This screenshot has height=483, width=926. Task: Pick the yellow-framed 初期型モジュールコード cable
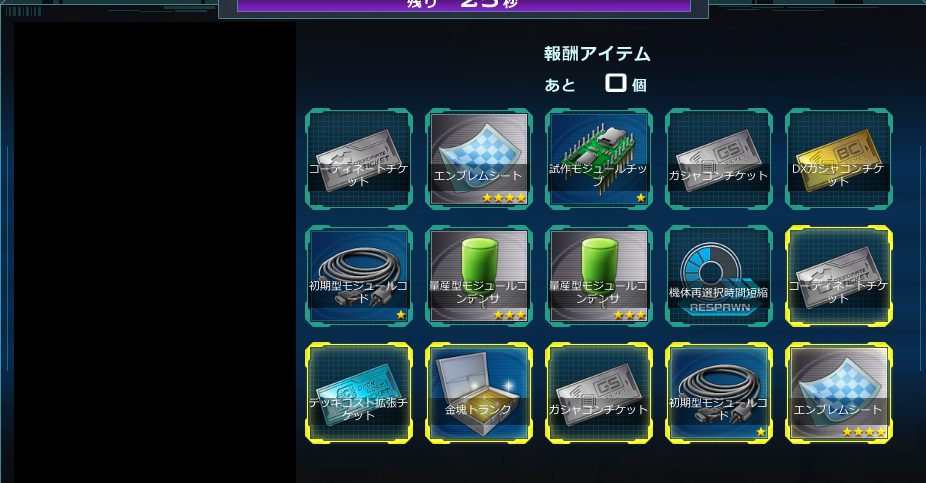(719, 393)
